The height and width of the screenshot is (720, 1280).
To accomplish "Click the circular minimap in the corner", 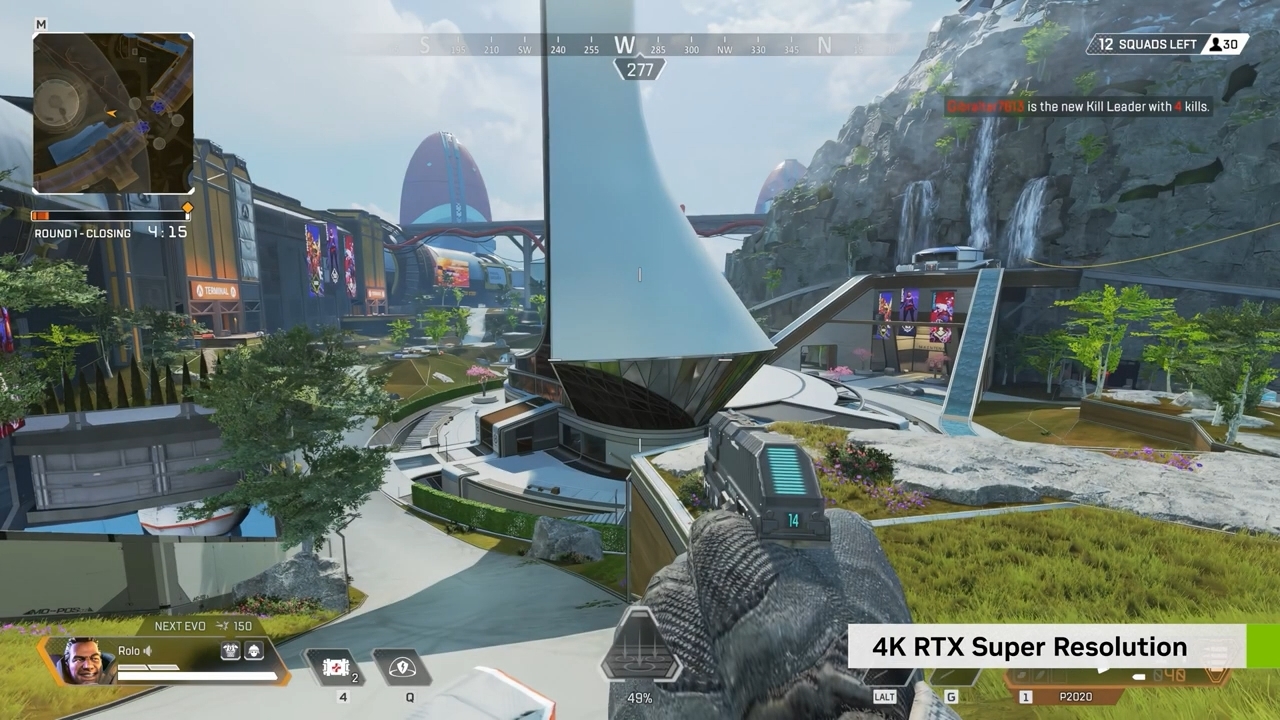I will 113,112.
